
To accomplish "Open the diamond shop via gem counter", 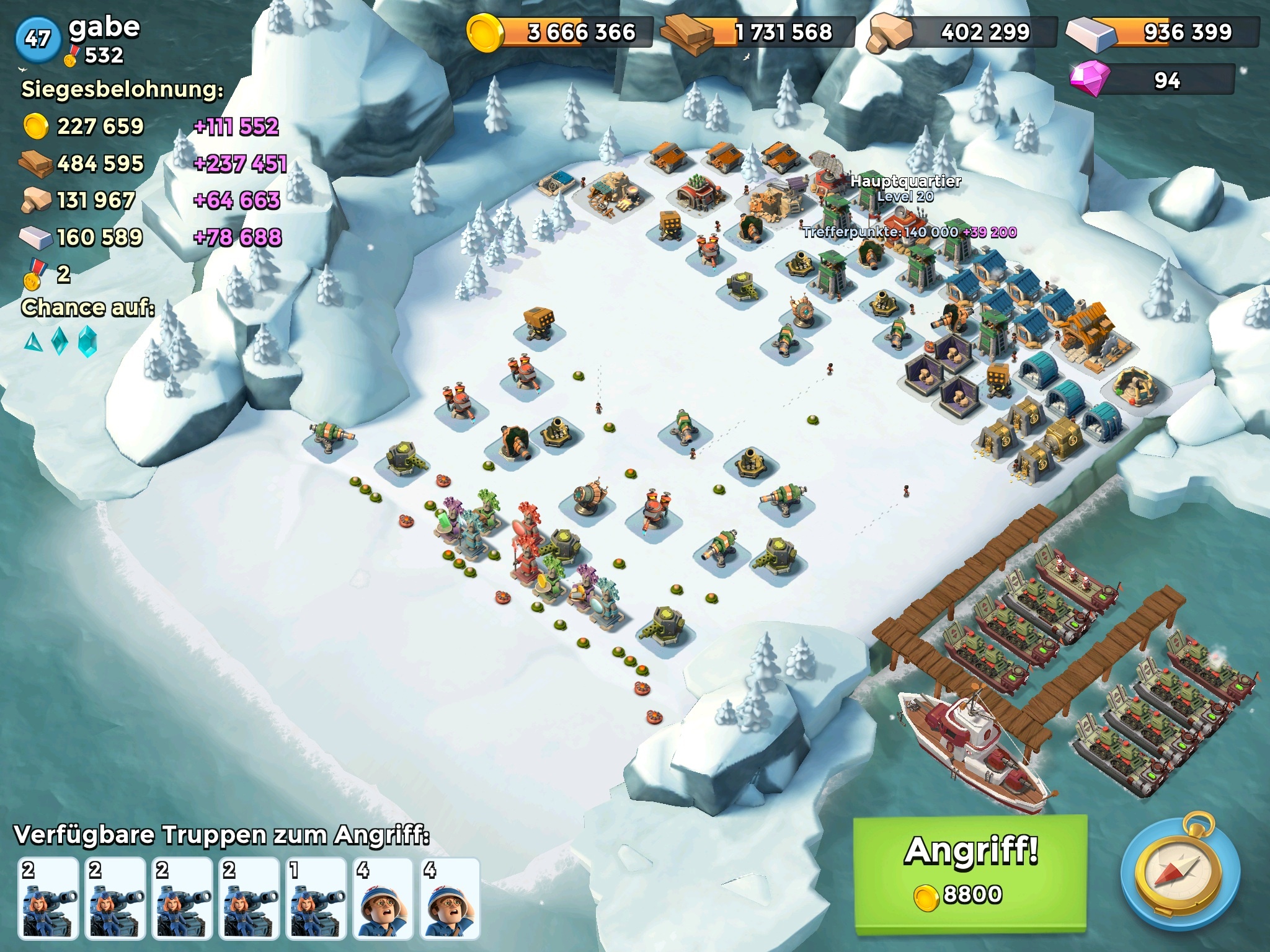I will tap(1152, 80).
